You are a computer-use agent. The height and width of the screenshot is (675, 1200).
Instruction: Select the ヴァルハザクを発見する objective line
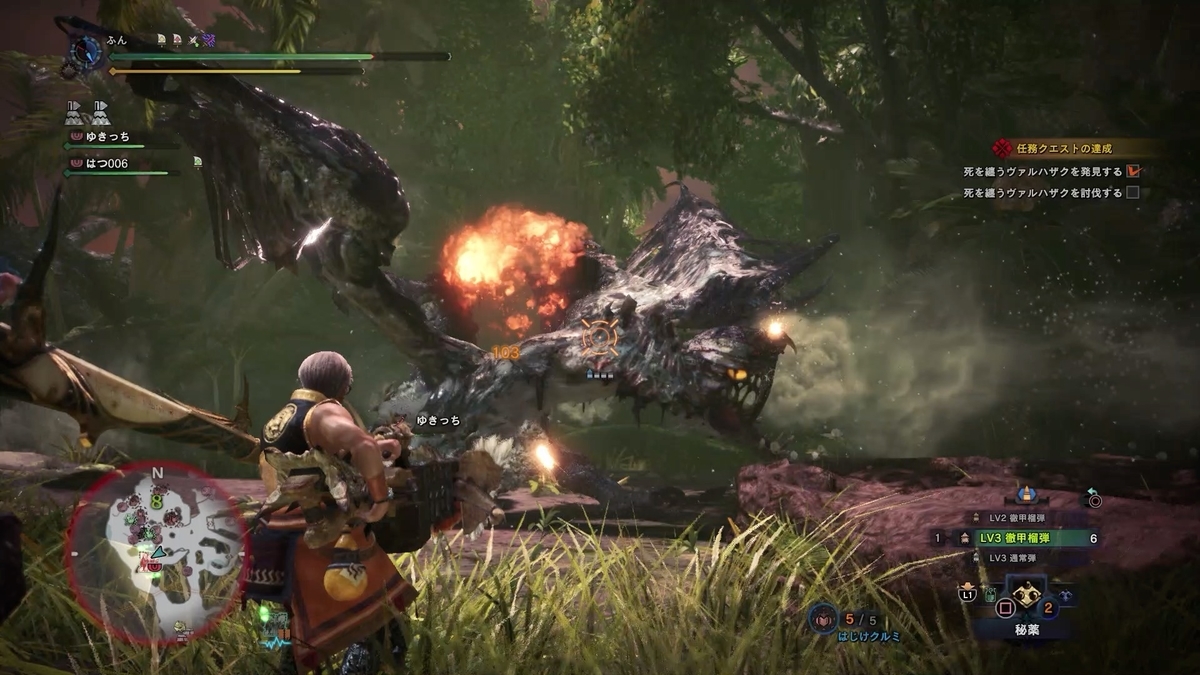tap(1043, 171)
